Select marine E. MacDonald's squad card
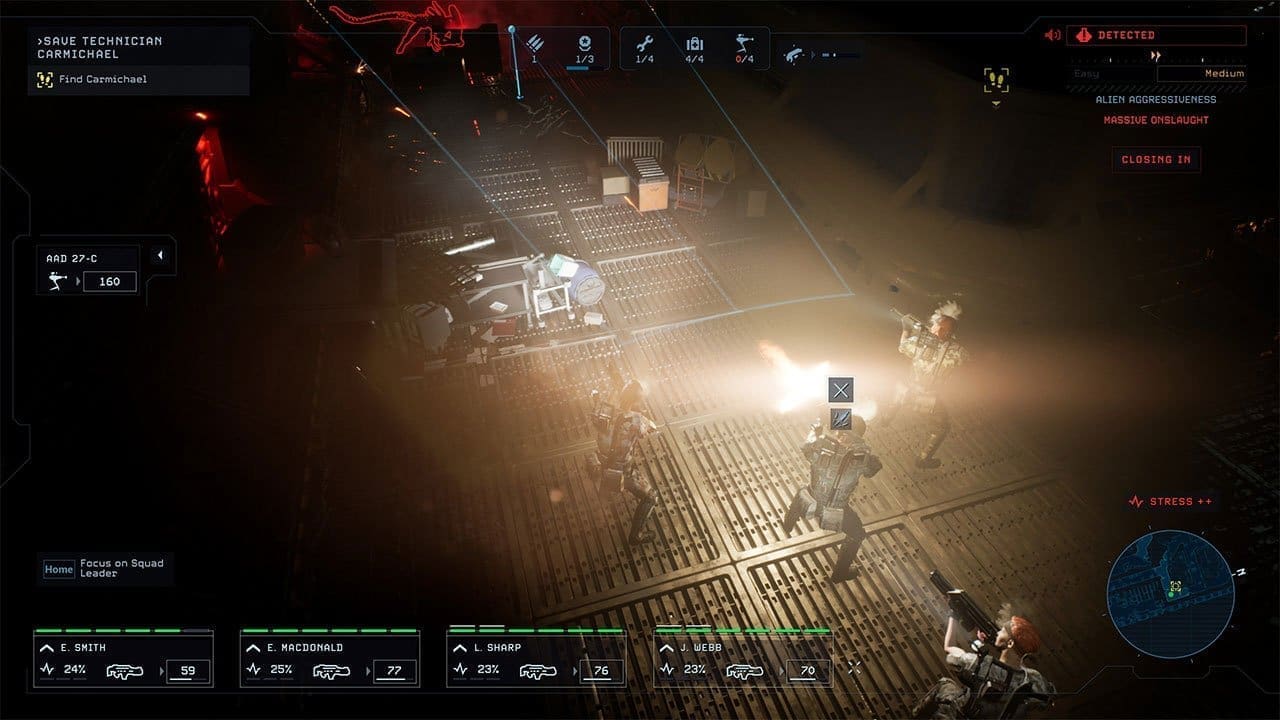Screen dimensions: 1280x720 [329, 660]
